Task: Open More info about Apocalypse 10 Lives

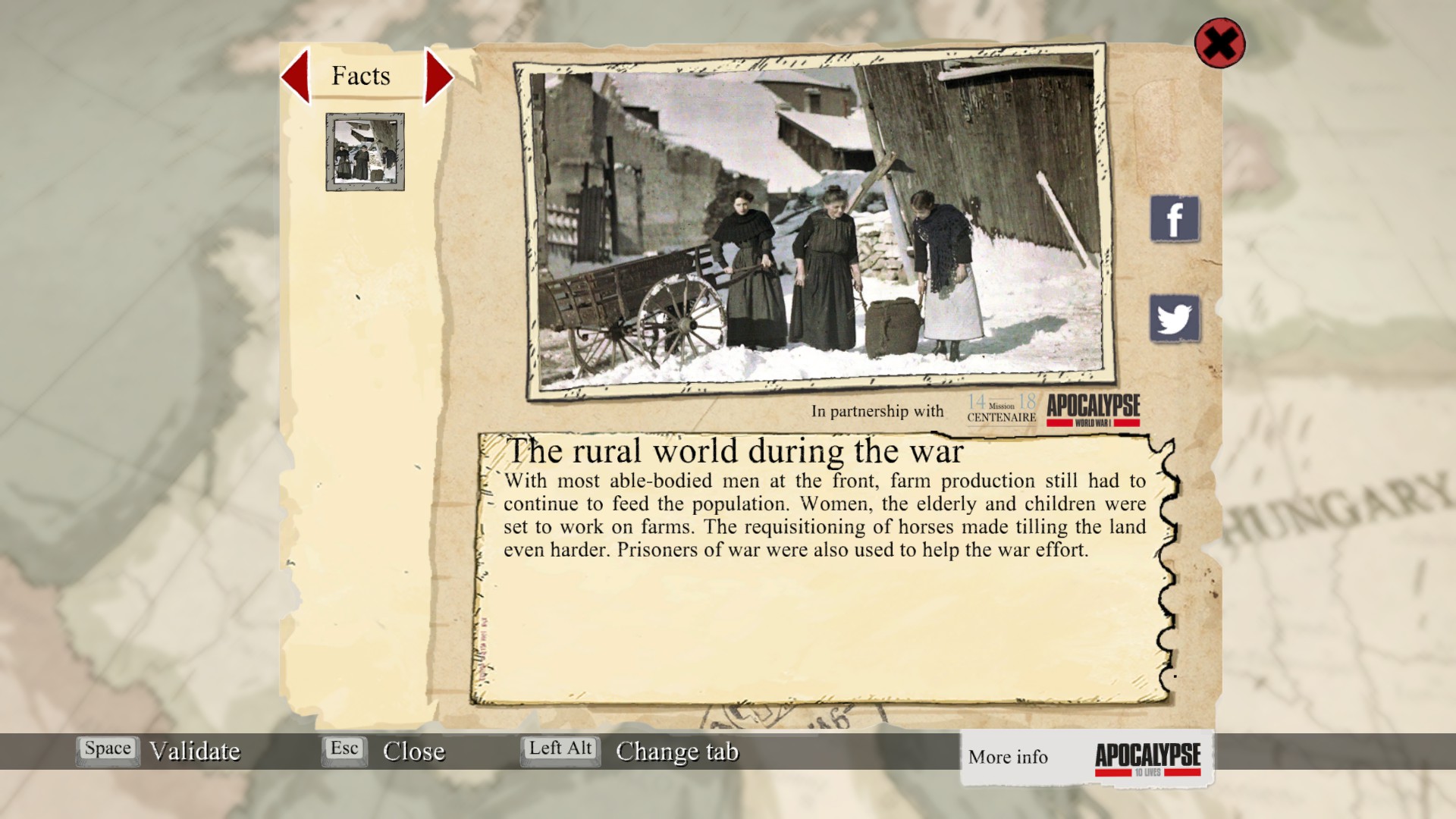Action: point(1086,758)
